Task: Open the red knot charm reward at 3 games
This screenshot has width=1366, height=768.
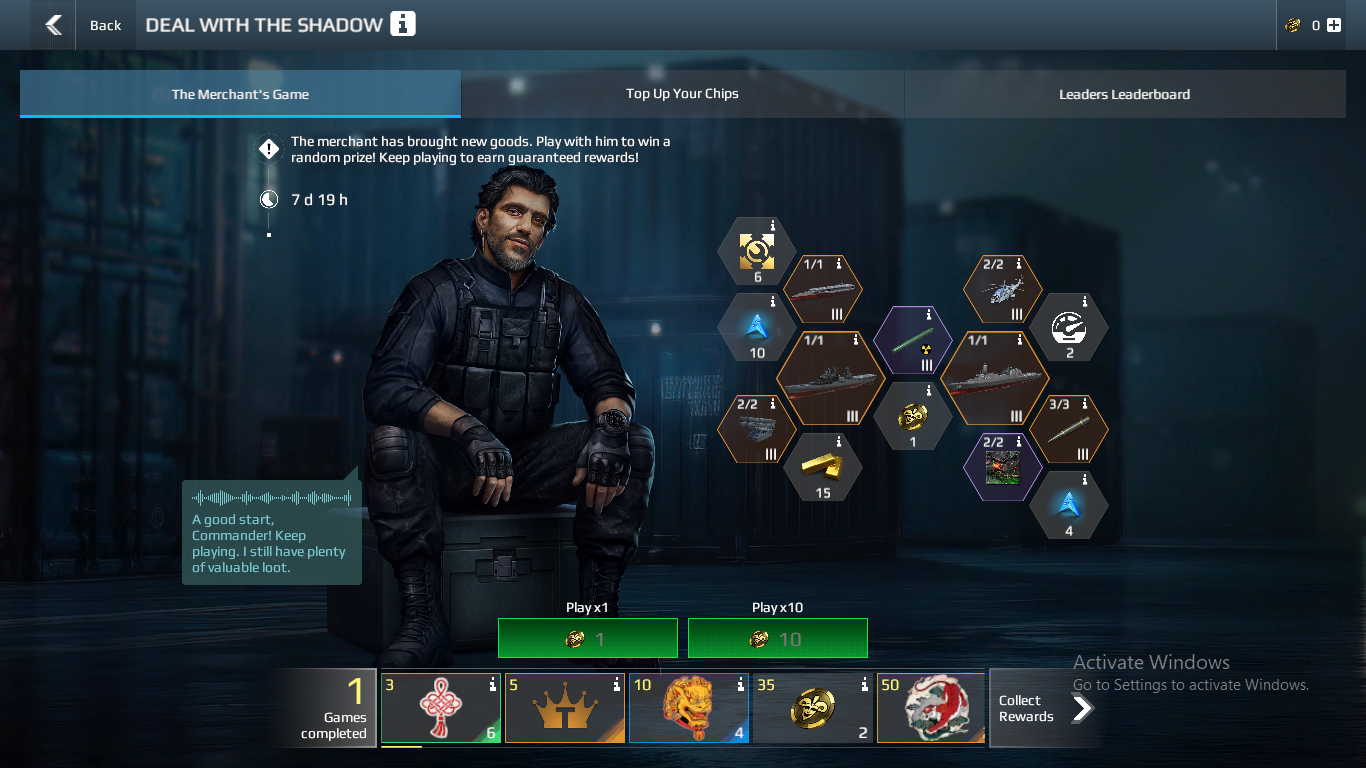Action: 440,707
